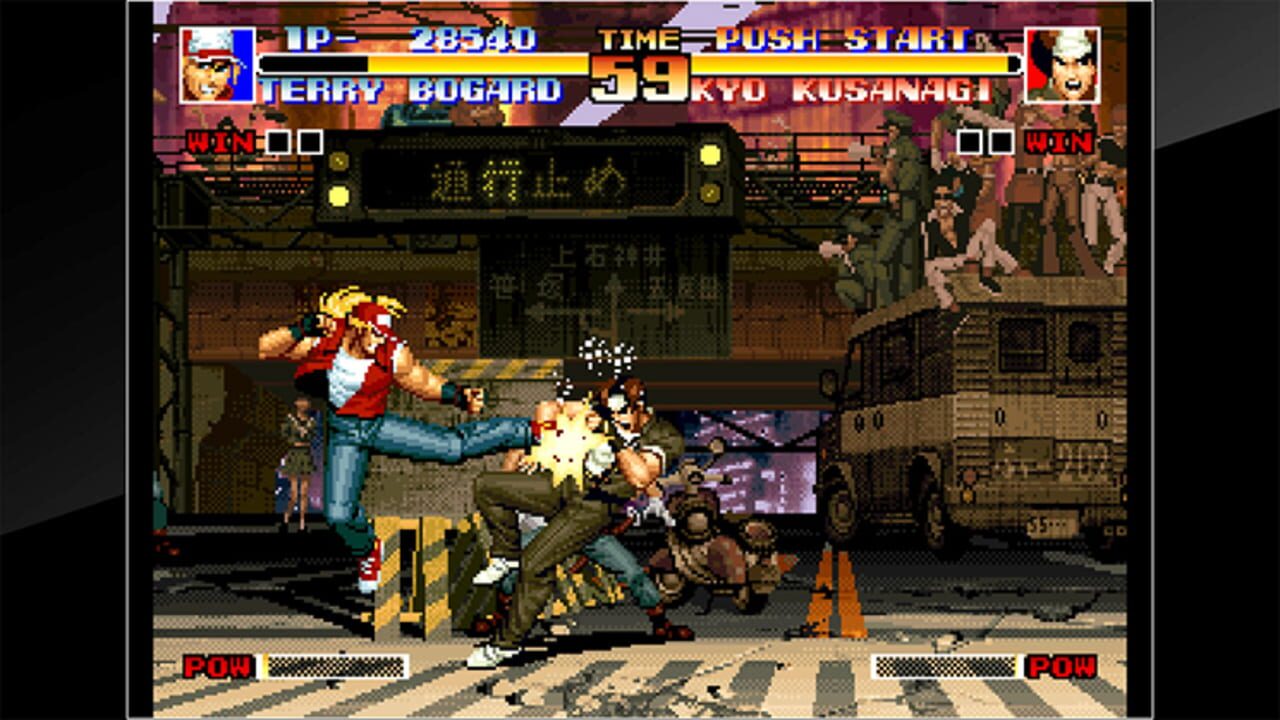Click Kyo Kusanagi's character portrait icon
Screen dimensions: 1280x720
(1061, 64)
